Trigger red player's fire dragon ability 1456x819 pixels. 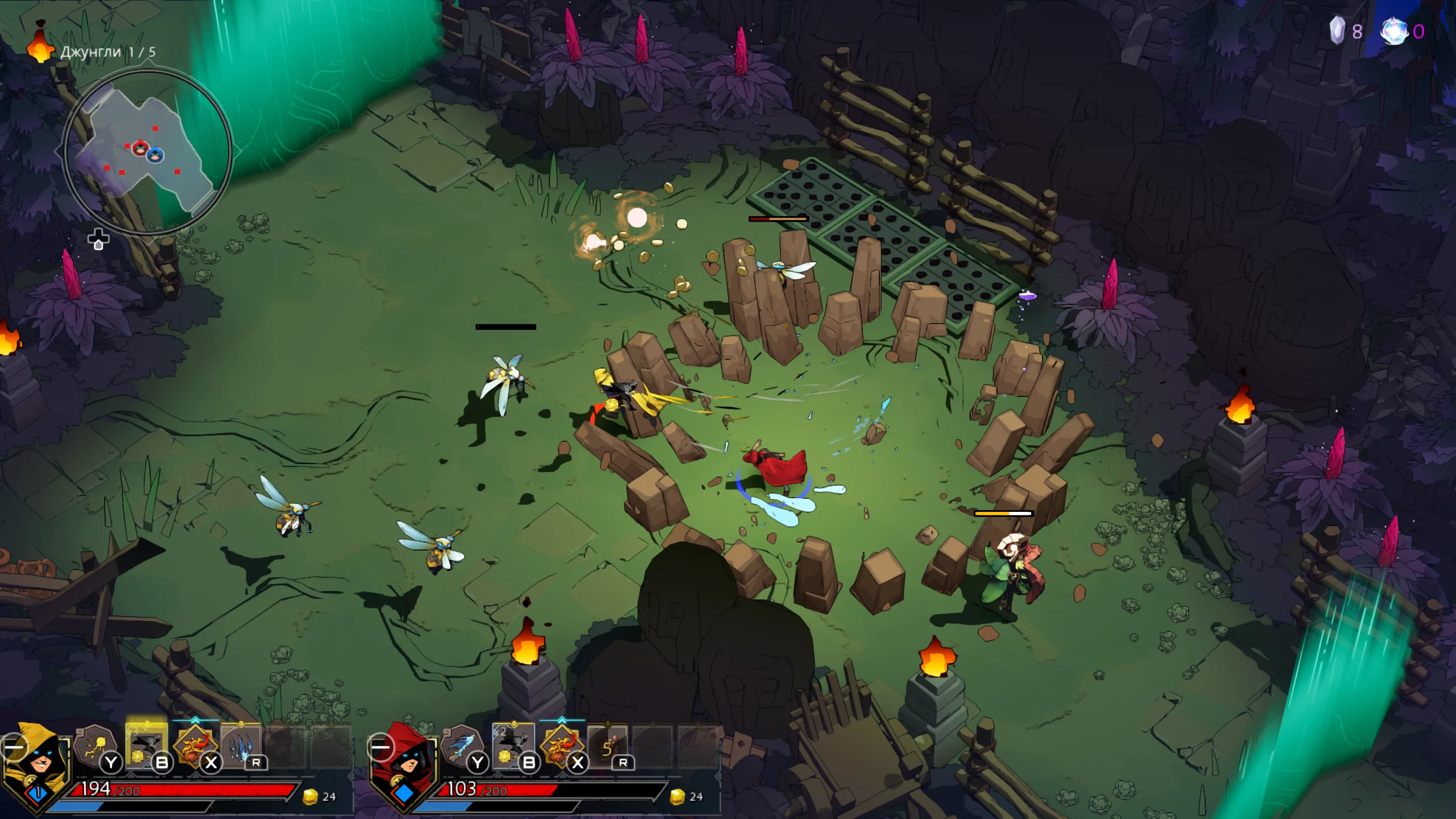pyautogui.click(x=562, y=745)
